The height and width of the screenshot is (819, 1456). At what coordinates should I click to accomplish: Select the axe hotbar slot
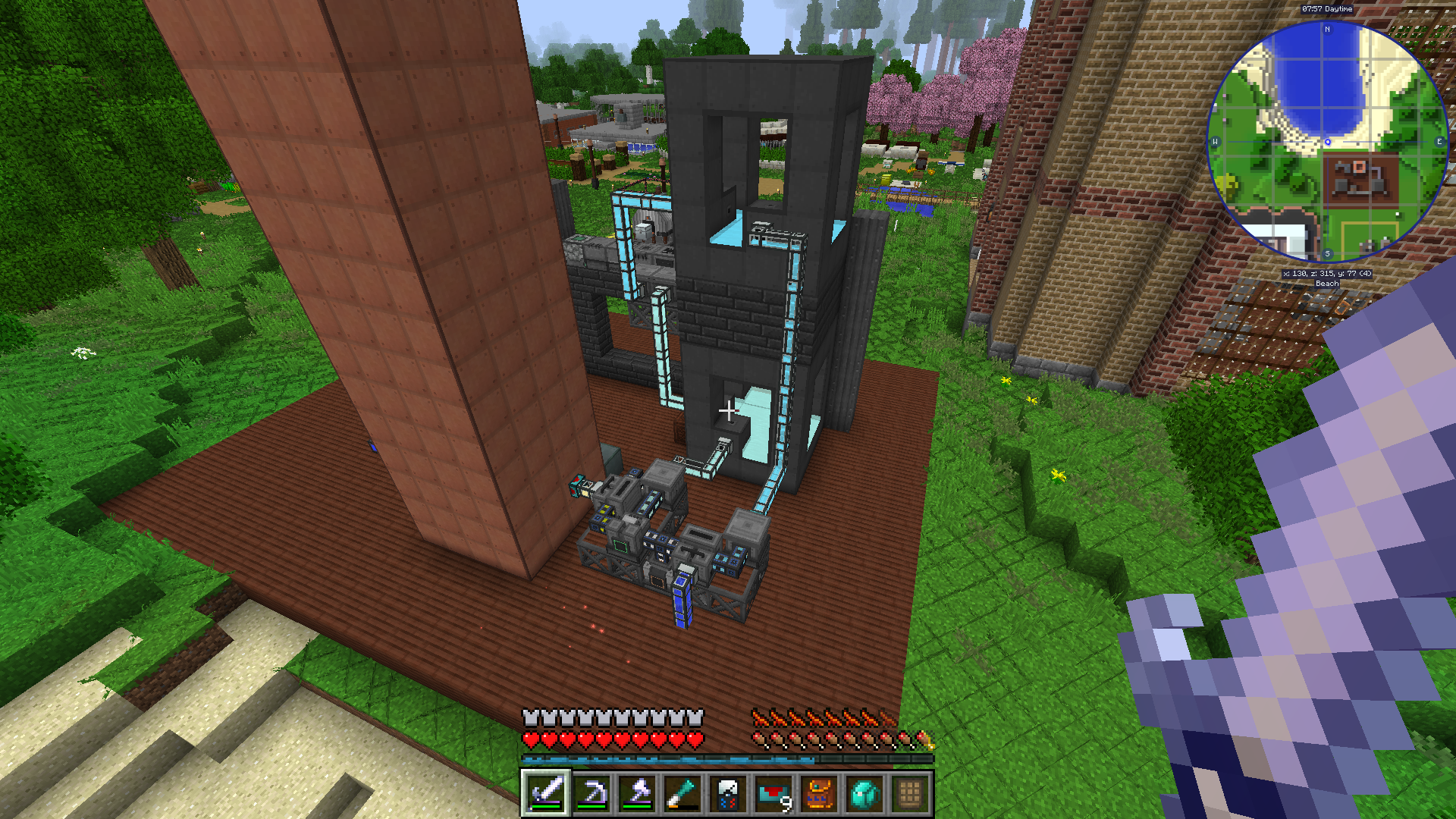pyautogui.click(x=637, y=793)
